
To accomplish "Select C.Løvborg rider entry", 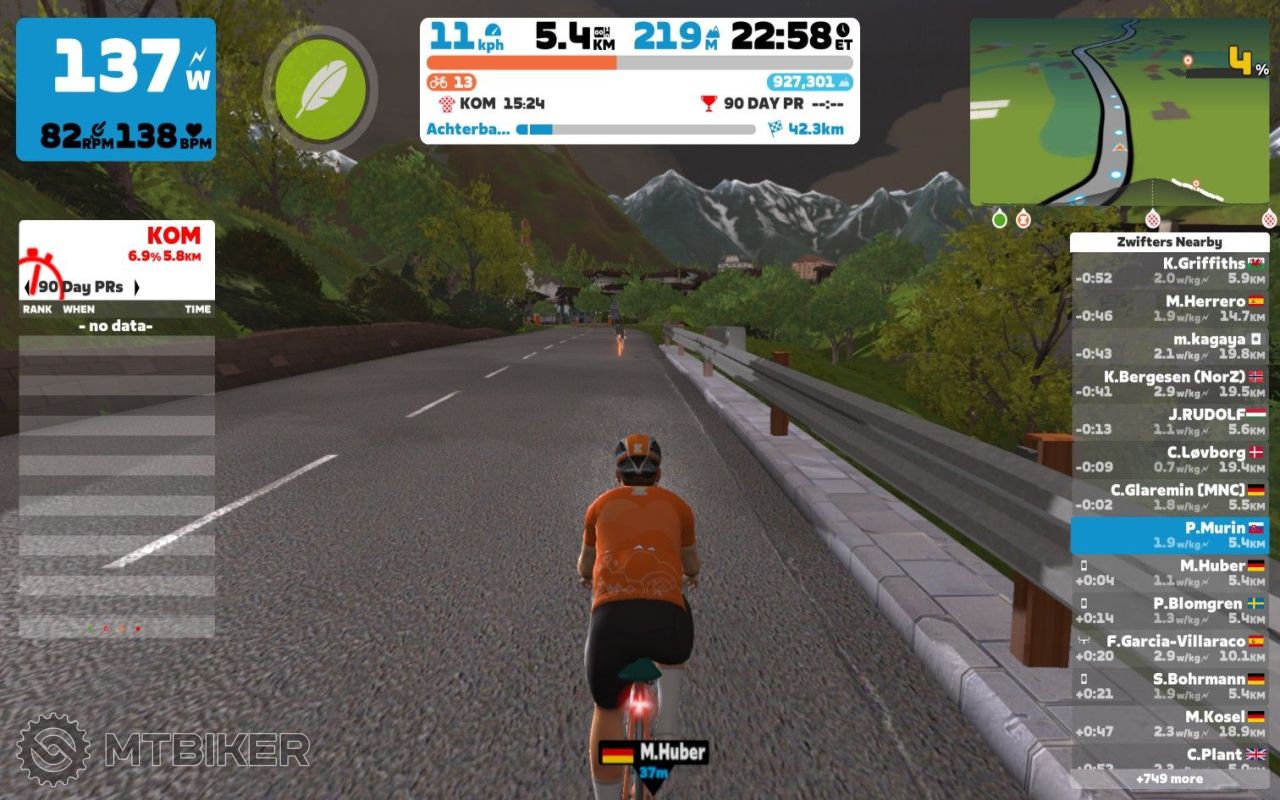I will tap(1169, 459).
